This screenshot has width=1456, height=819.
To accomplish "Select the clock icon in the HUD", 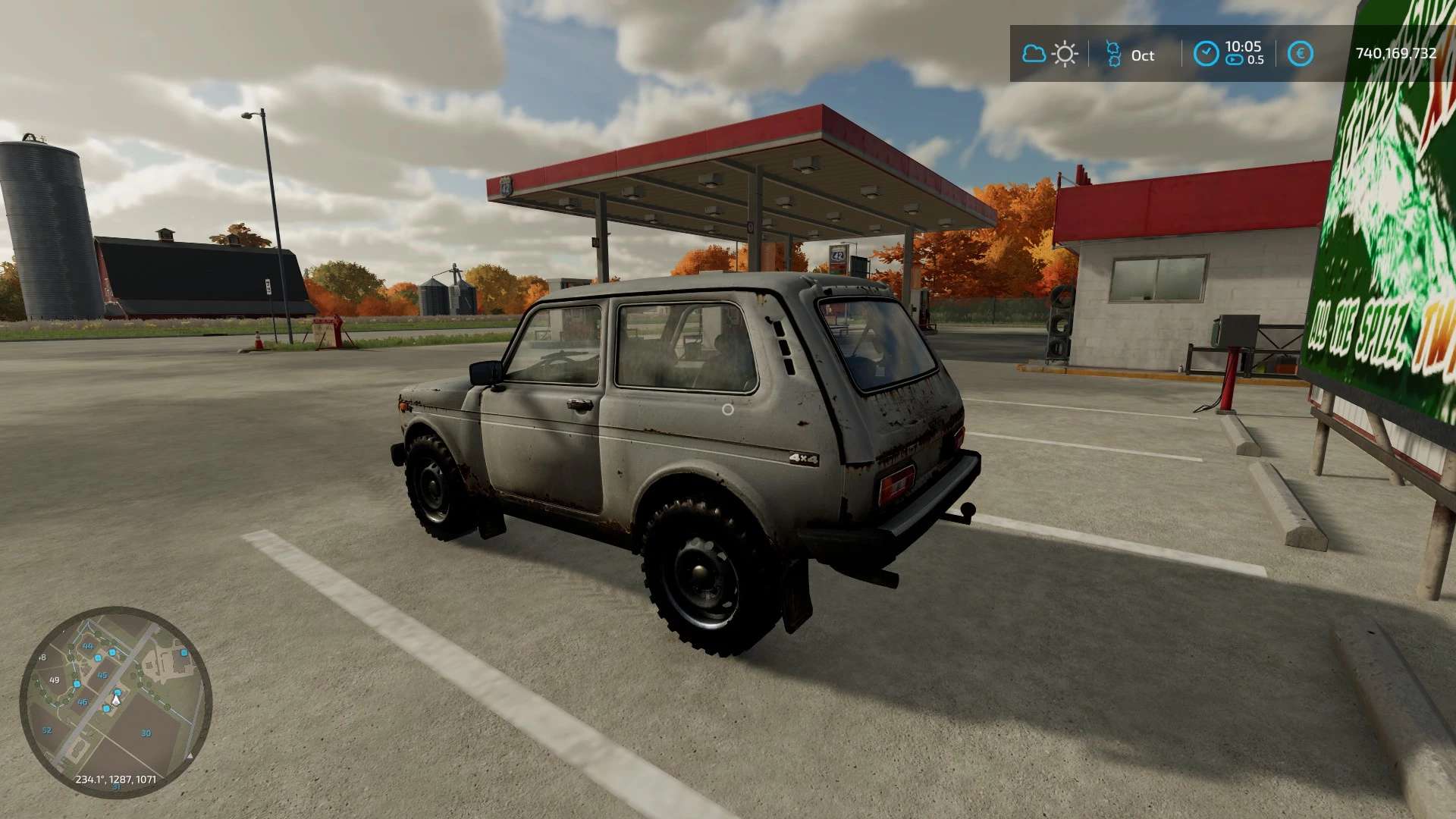I will coord(1206,54).
